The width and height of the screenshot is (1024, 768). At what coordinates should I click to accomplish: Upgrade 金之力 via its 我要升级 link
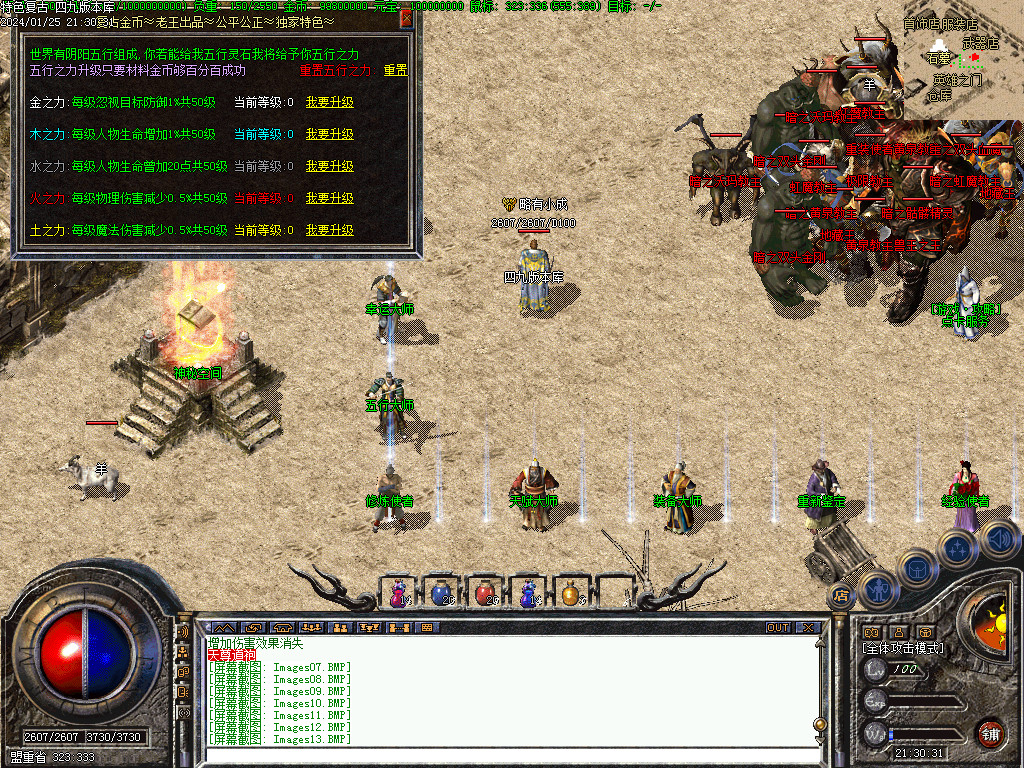(330, 102)
